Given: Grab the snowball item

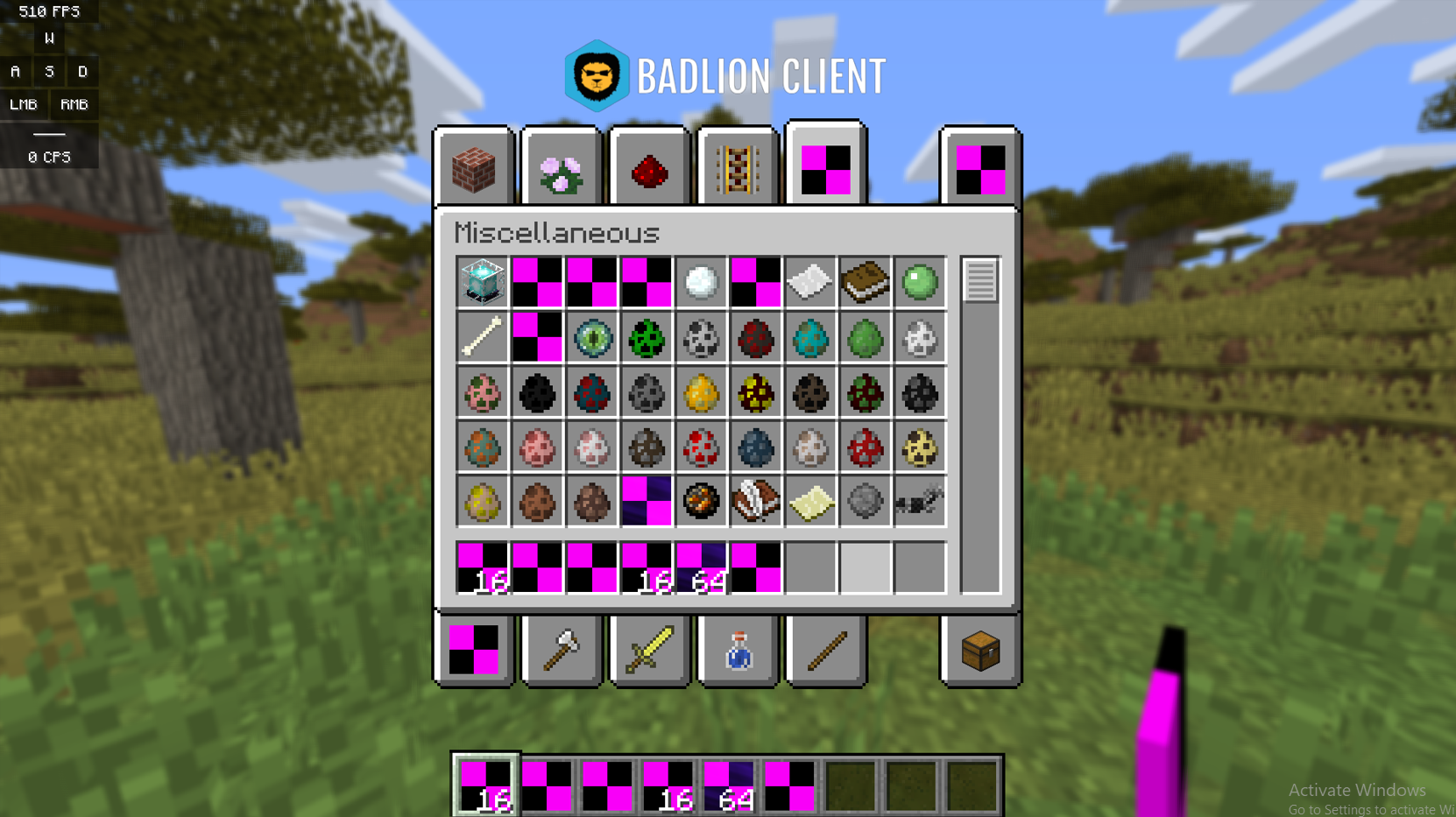Looking at the screenshot, I should (700, 283).
